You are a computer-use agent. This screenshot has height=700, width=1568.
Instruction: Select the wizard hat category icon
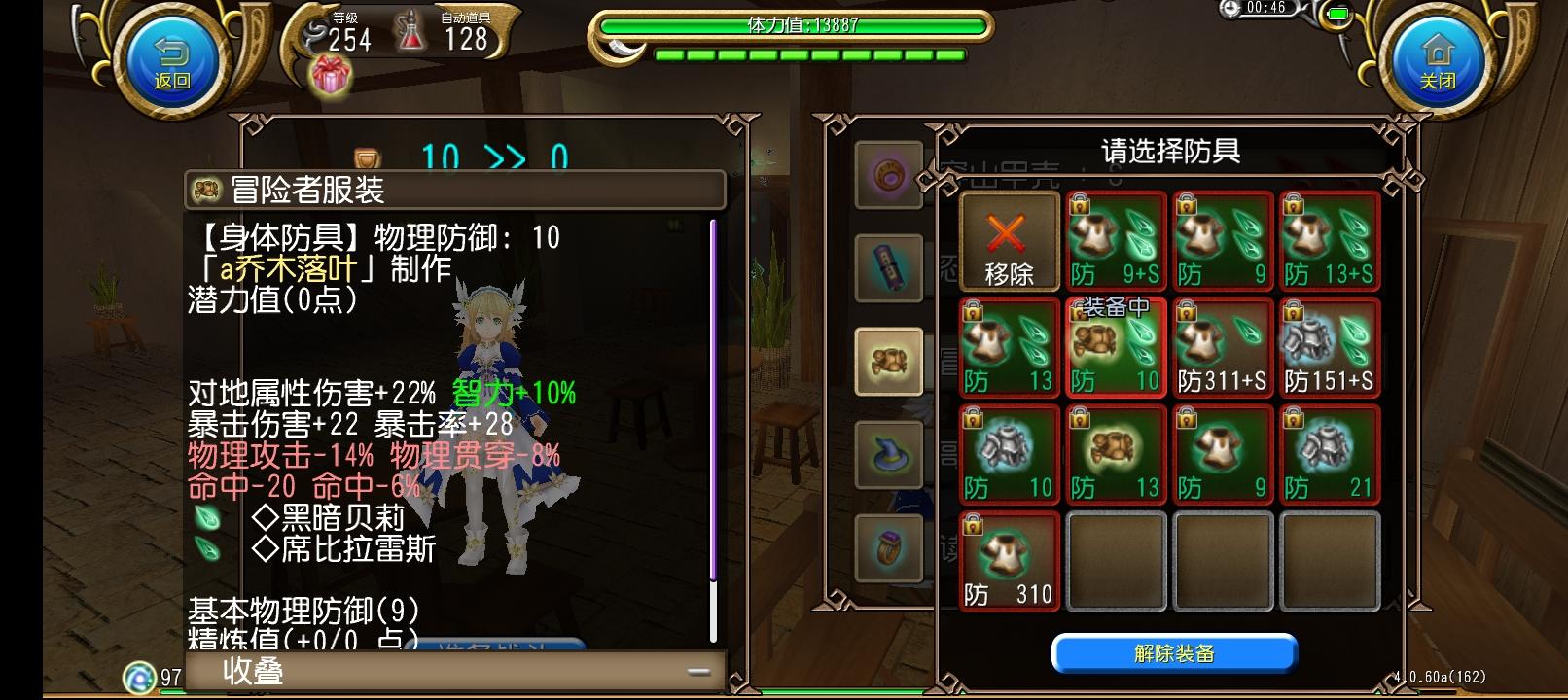888,454
